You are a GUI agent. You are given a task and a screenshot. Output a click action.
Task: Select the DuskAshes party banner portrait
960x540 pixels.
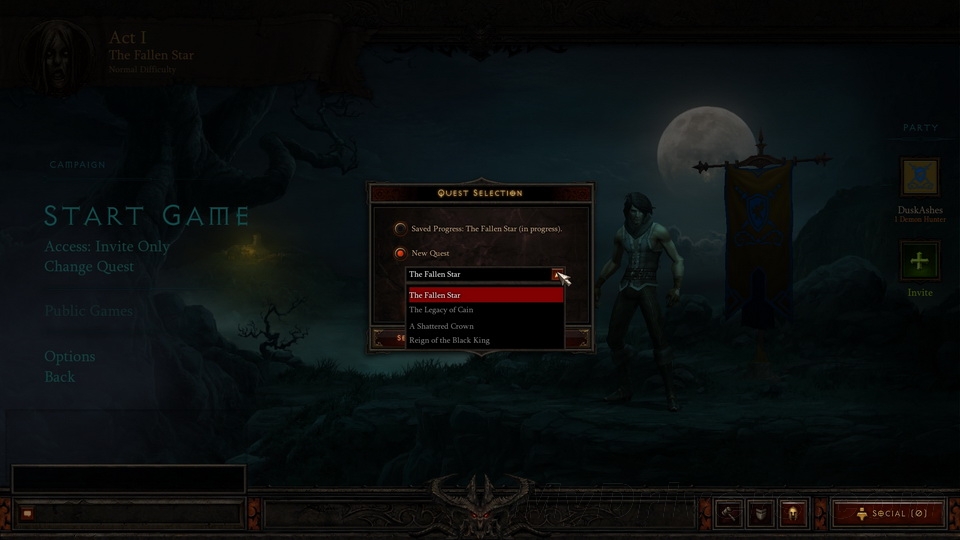[919, 177]
